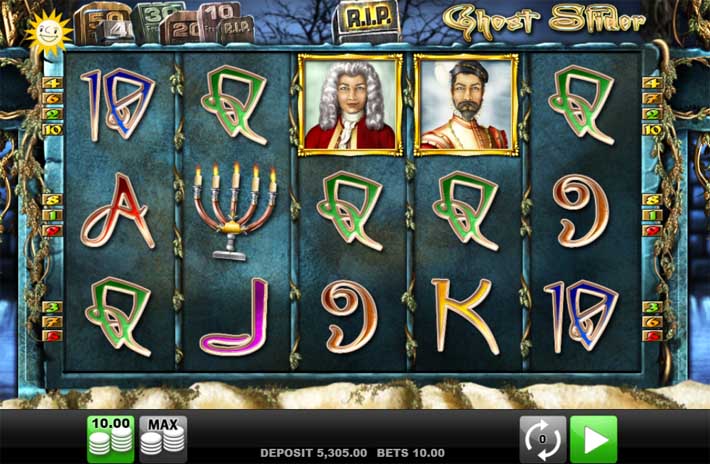Open the autoplay spin settings
Image resolution: width=710 pixels, height=464 pixels.
tap(542, 439)
